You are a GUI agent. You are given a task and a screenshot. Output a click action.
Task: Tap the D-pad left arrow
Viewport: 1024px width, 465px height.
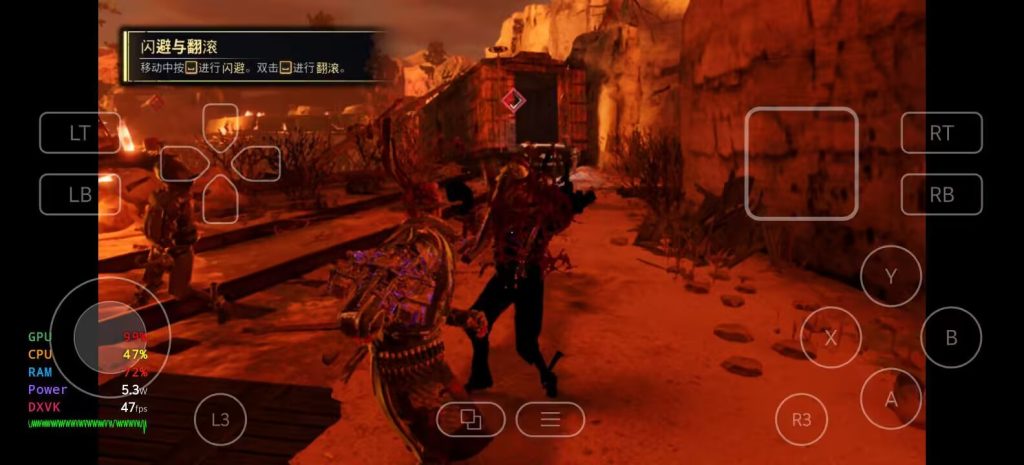pos(182,163)
